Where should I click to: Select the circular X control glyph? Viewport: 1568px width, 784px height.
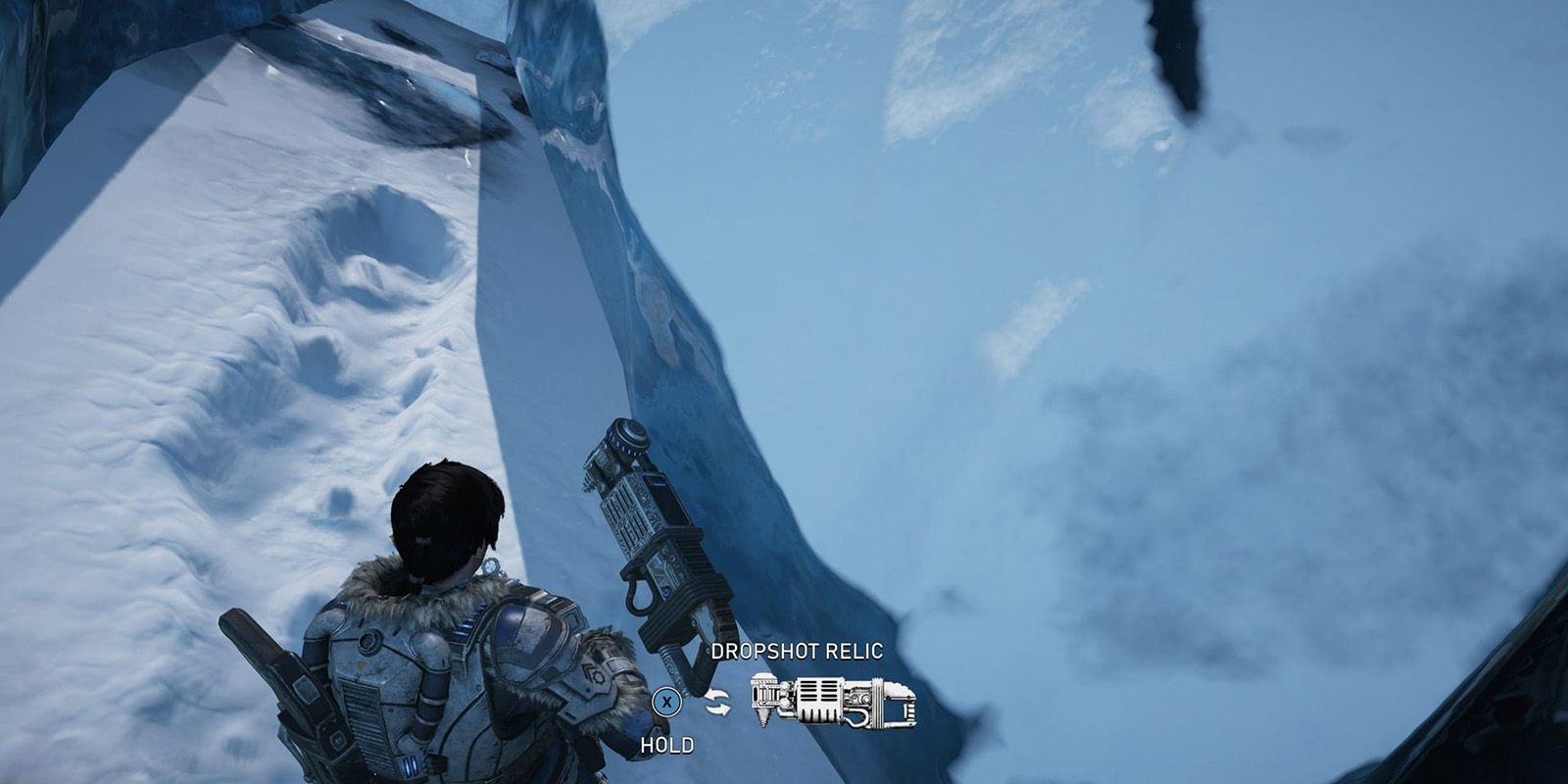pos(666,702)
